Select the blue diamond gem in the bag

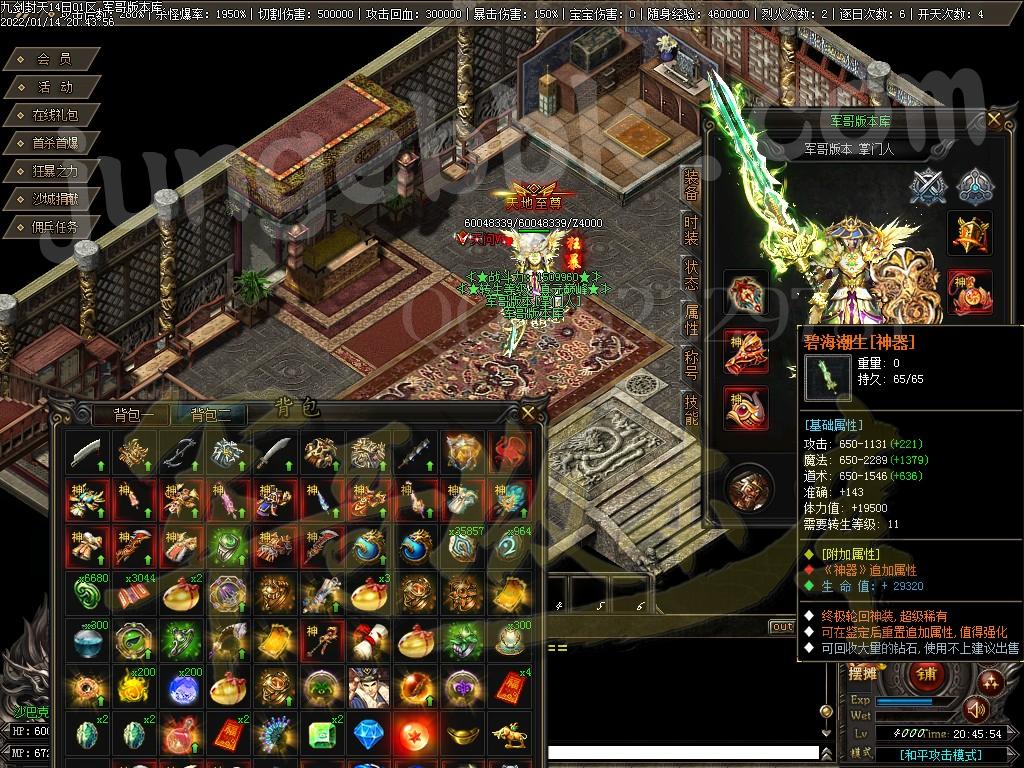pyautogui.click(x=368, y=733)
